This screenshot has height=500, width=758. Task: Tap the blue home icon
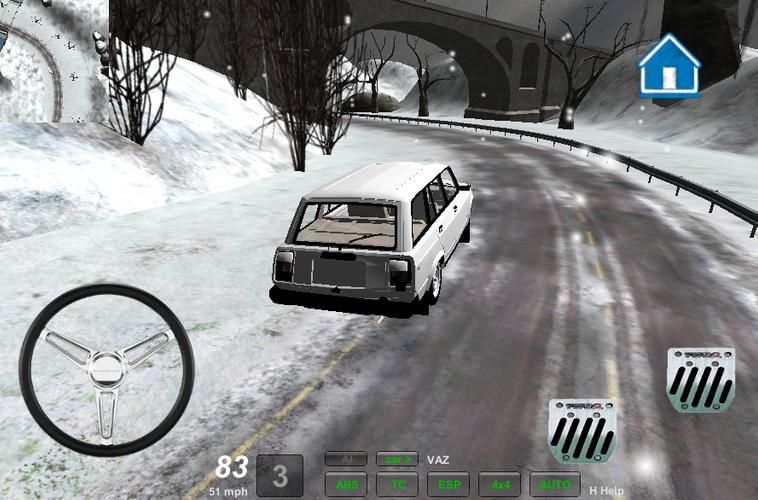click(x=669, y=66)
